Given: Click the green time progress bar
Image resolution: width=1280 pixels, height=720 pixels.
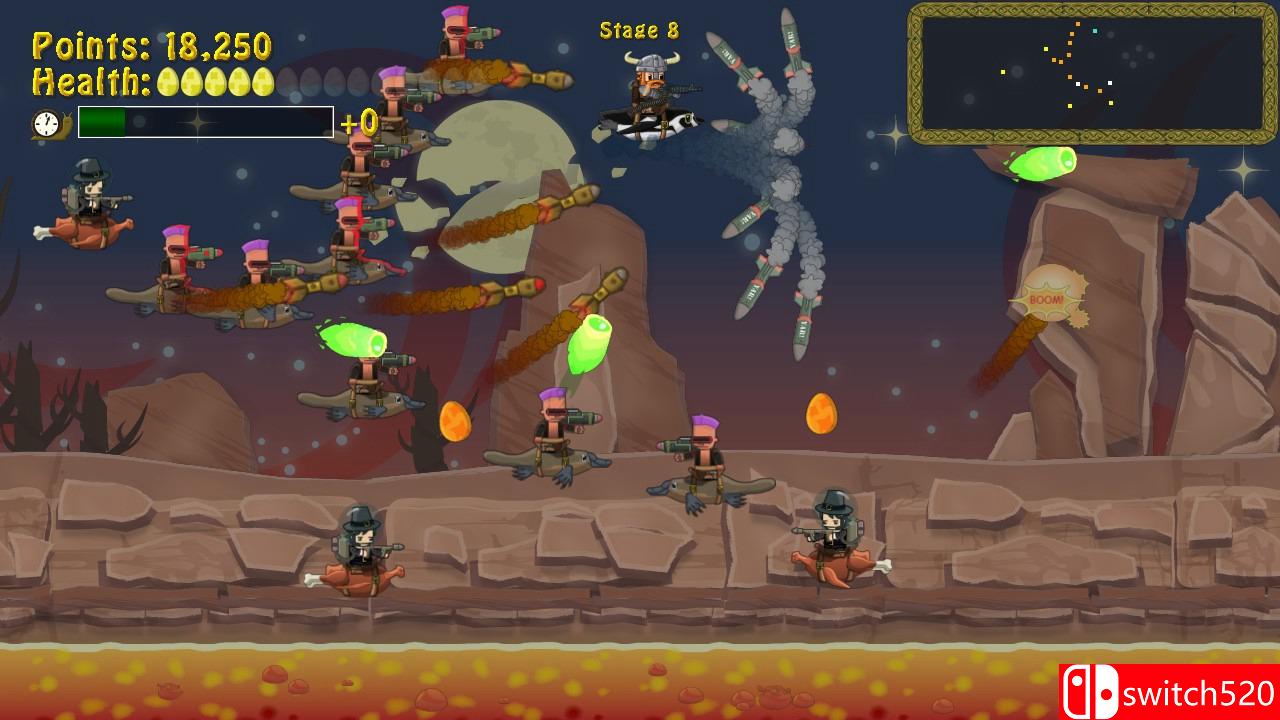Looking at the screenshot, I should pyautogui.click(x=105, y=122).
